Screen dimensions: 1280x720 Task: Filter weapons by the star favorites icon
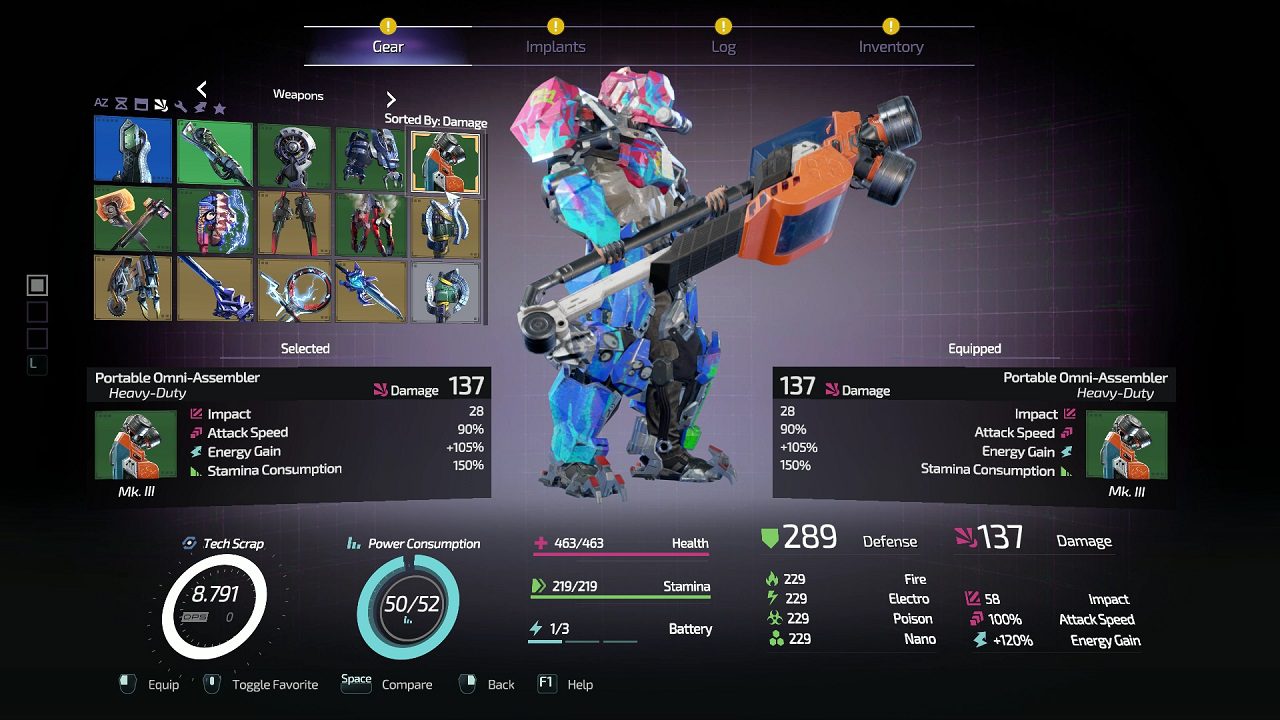[219, 107]
